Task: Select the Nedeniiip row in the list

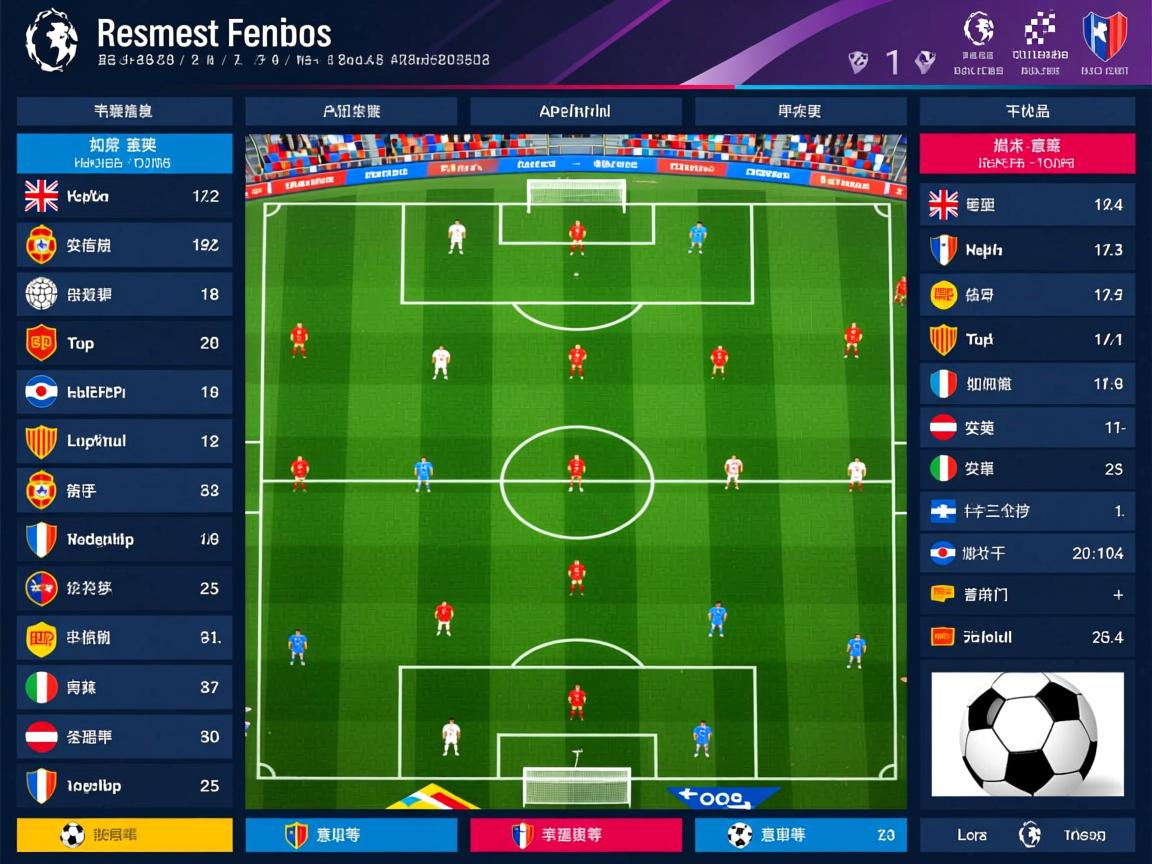Action: click(x=125, y=540)
